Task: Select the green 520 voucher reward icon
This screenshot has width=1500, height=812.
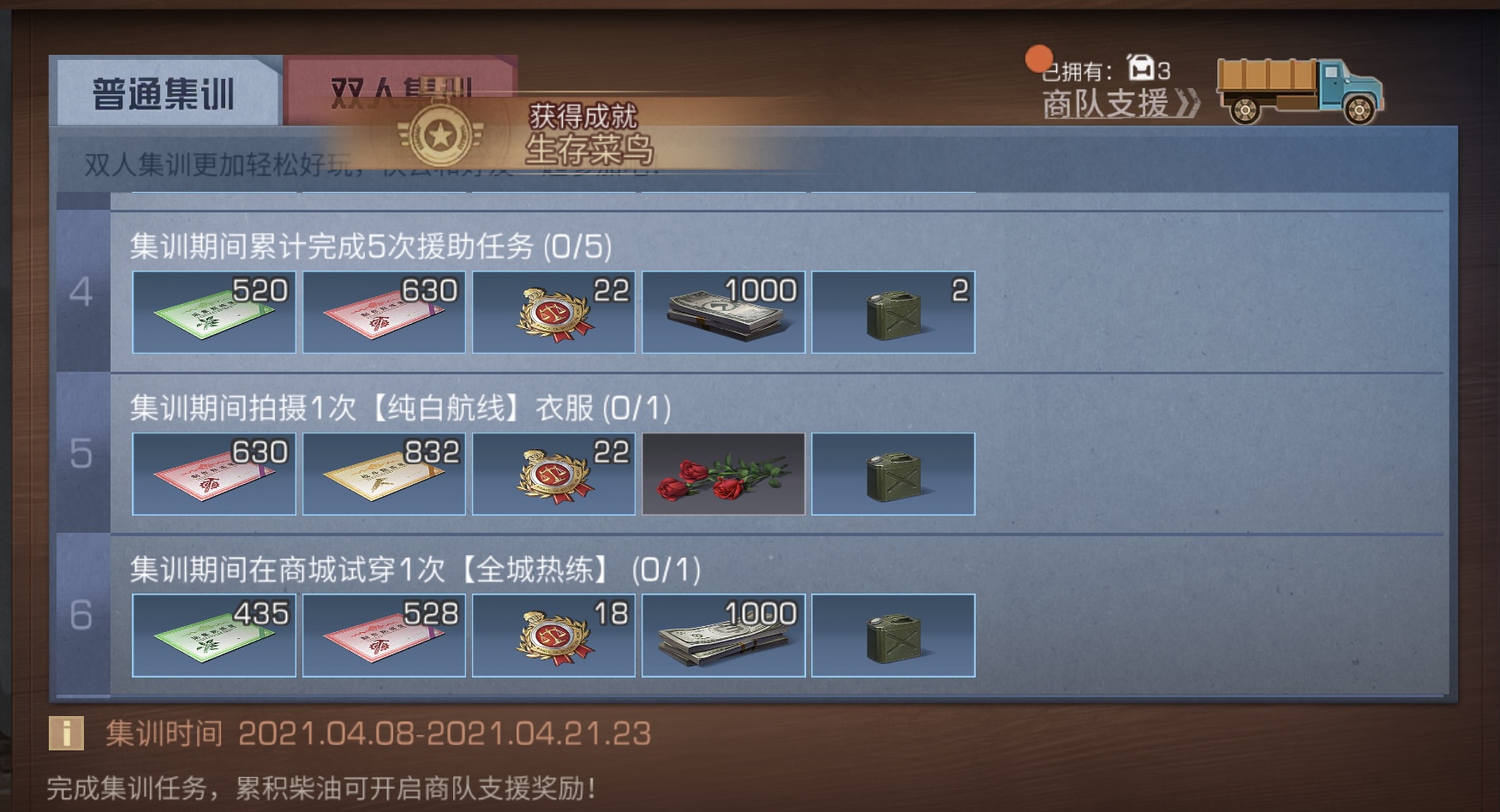Action: pos(213,312)
